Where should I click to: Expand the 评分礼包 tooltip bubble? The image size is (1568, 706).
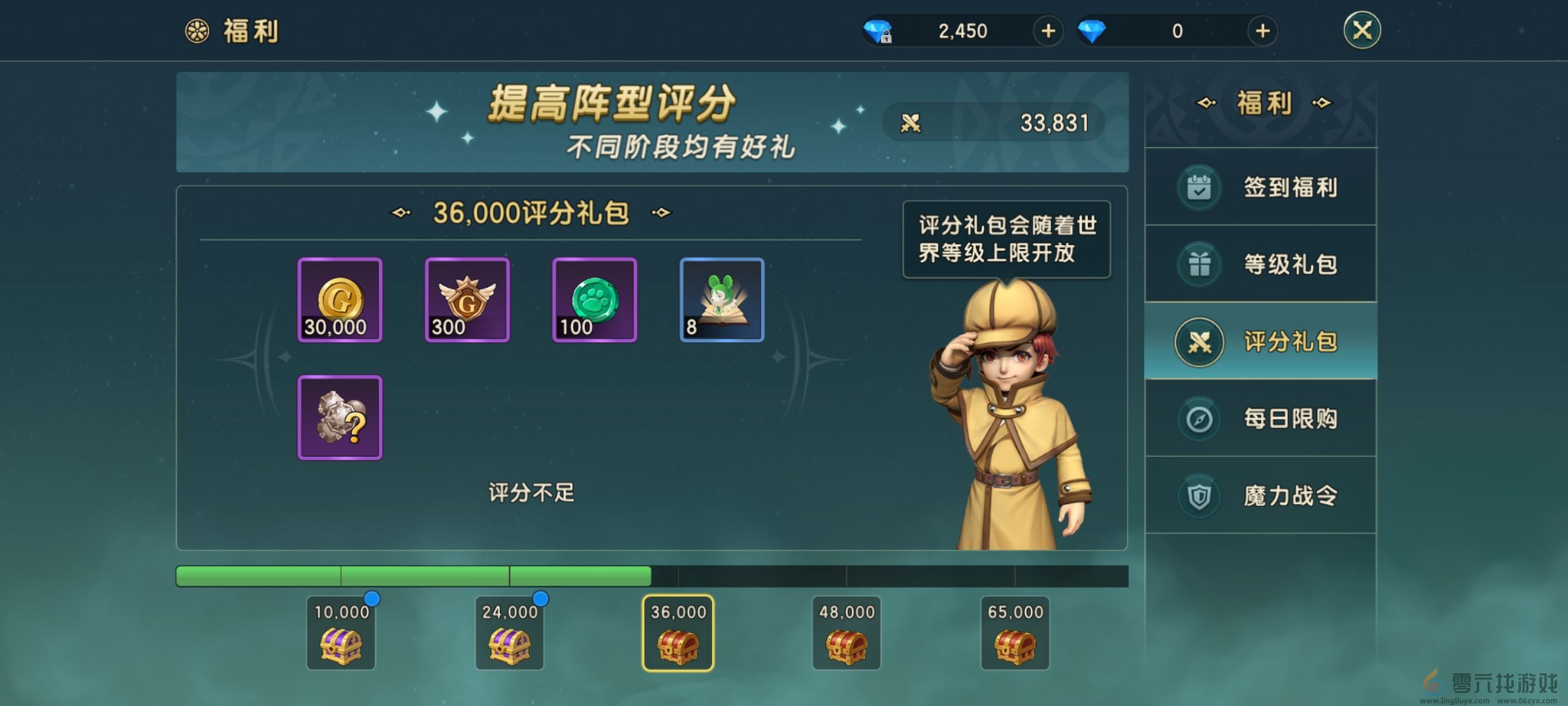click(1006, 239)
